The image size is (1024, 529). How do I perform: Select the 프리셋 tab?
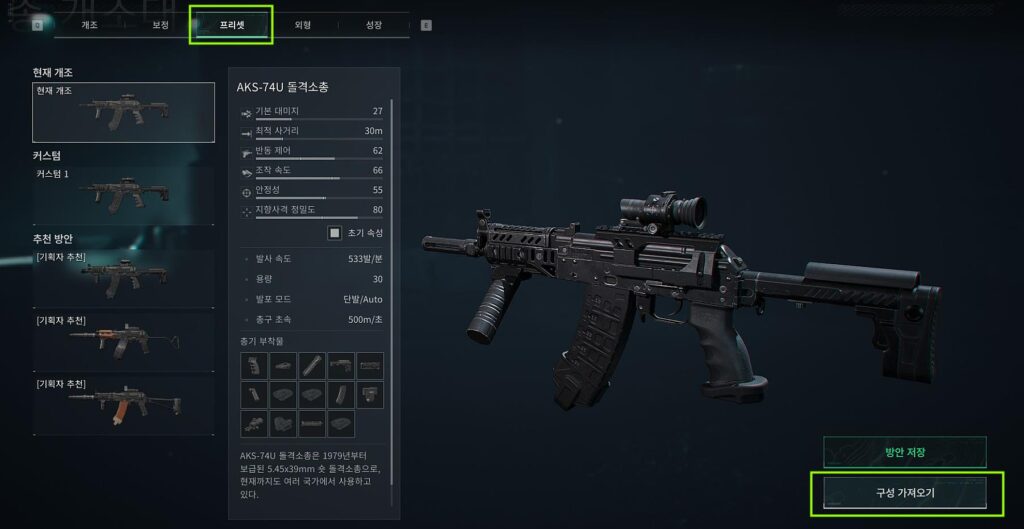tap(231, 25)
